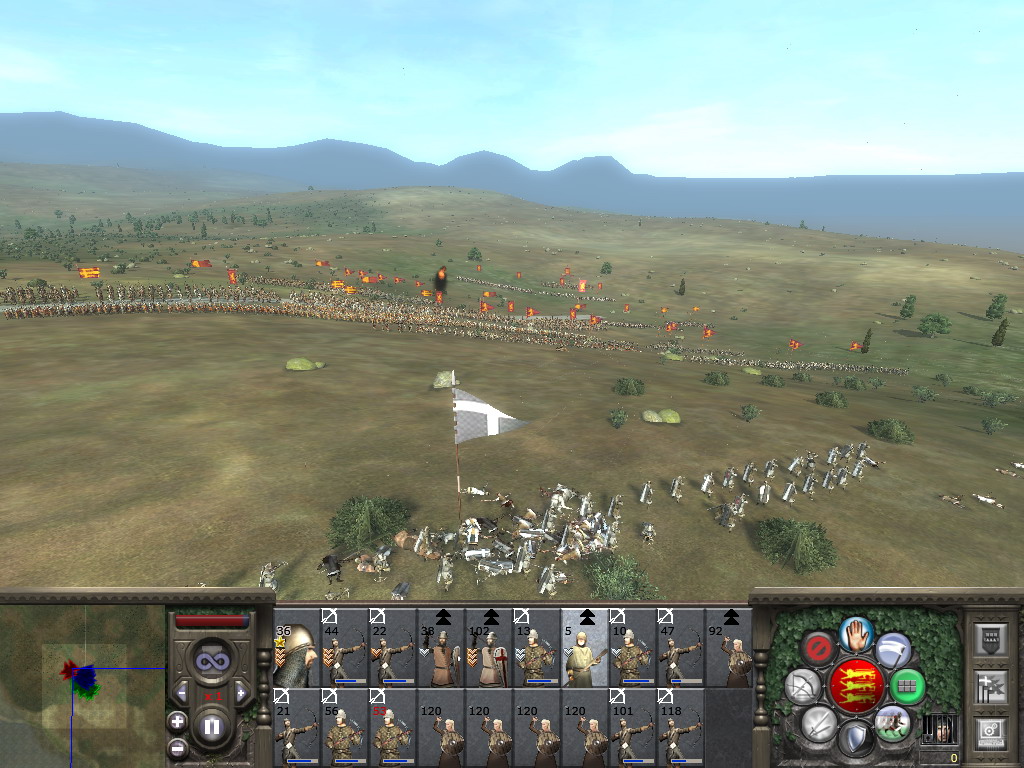
Task: Zoom out the minimap with minus button
Action: [x=178, y=746]
